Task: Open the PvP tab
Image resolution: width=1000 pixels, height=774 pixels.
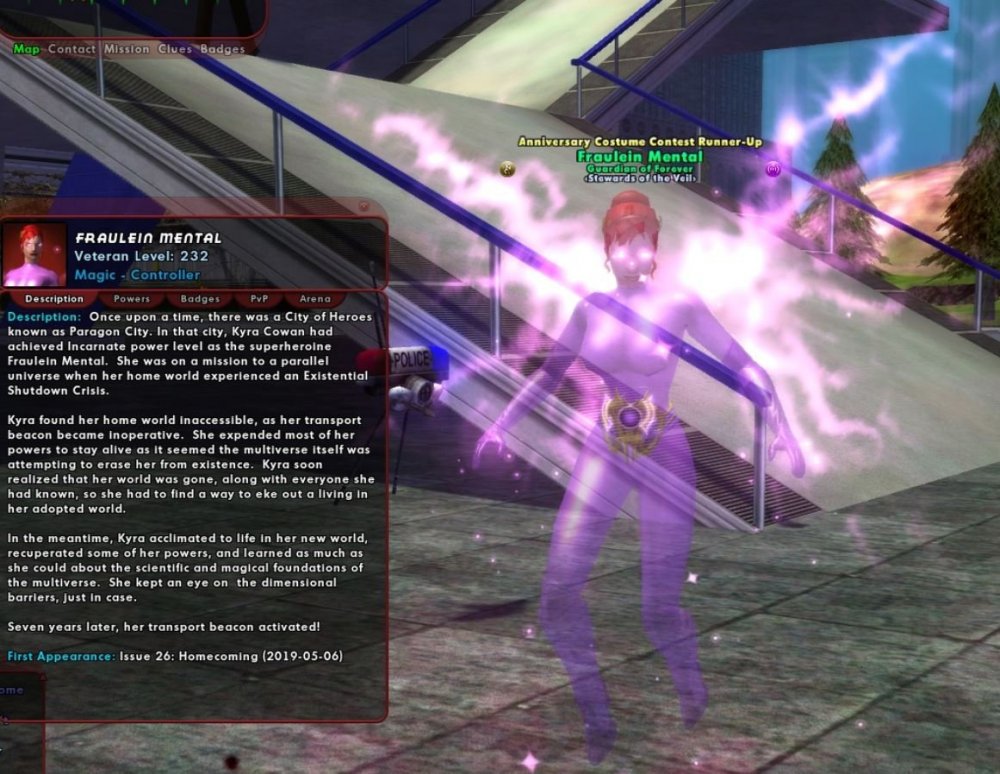Action: point(259,299)
